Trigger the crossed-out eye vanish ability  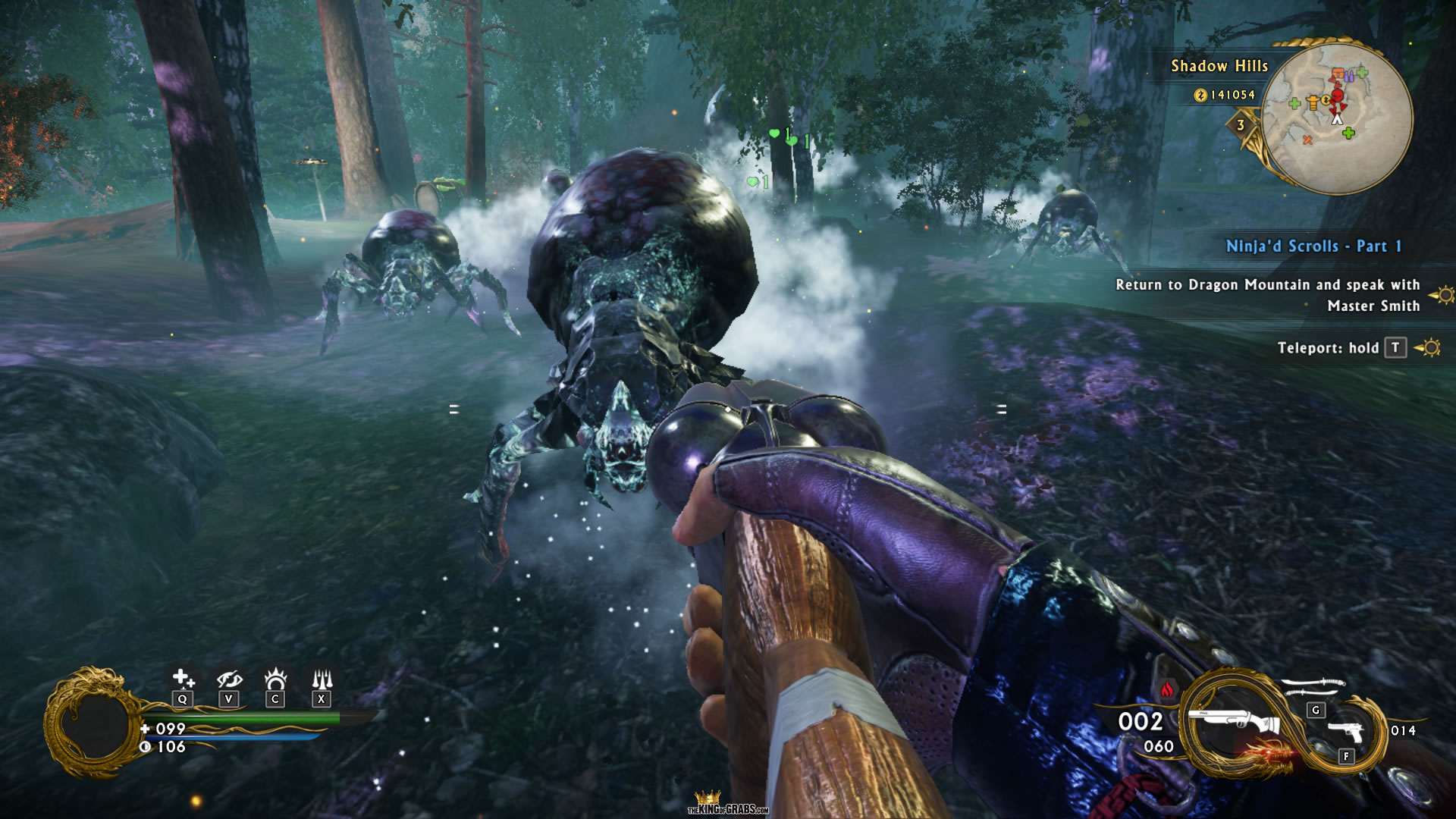[x=228, y=679]
